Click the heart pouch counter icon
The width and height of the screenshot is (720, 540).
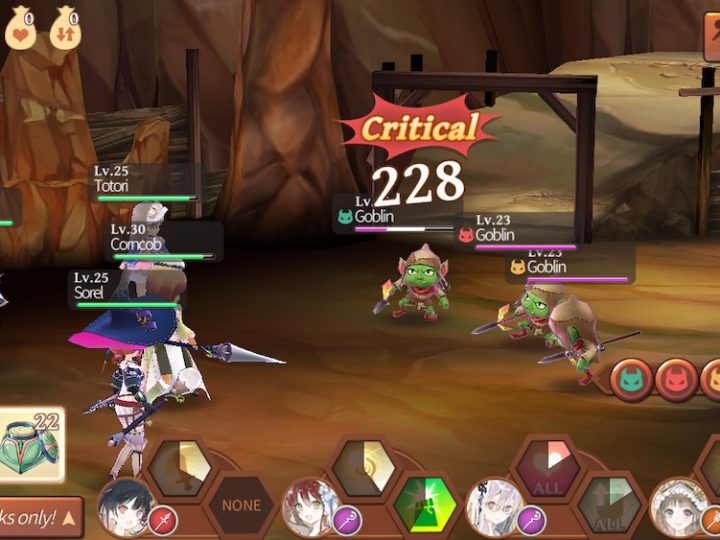click(x=22, y=28)
